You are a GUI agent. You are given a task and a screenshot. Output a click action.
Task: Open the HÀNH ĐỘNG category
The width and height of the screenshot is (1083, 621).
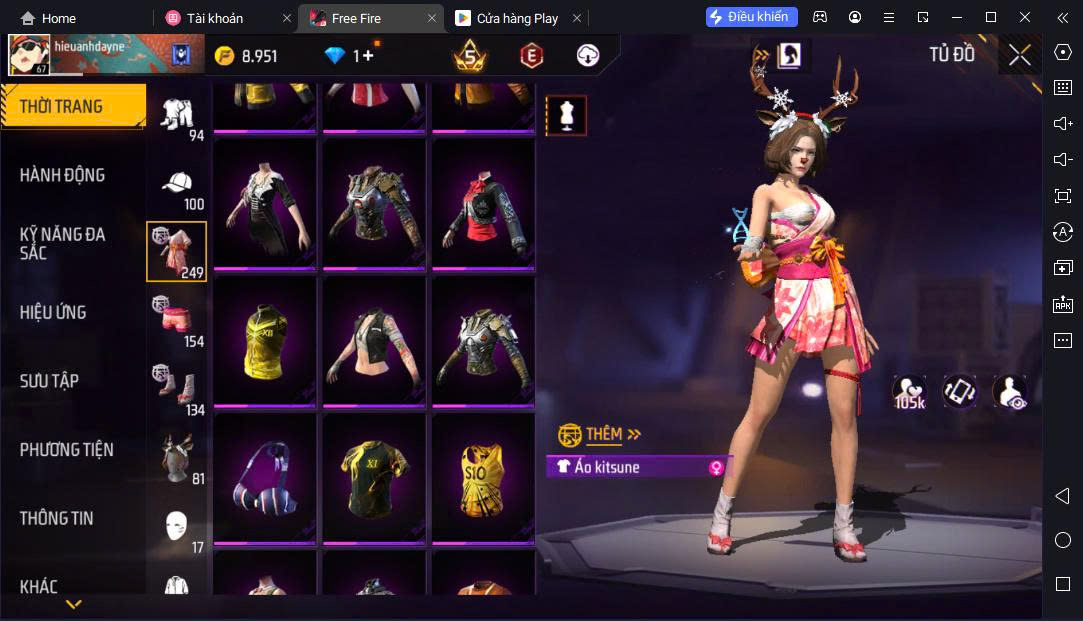click(x=62, y=175)
